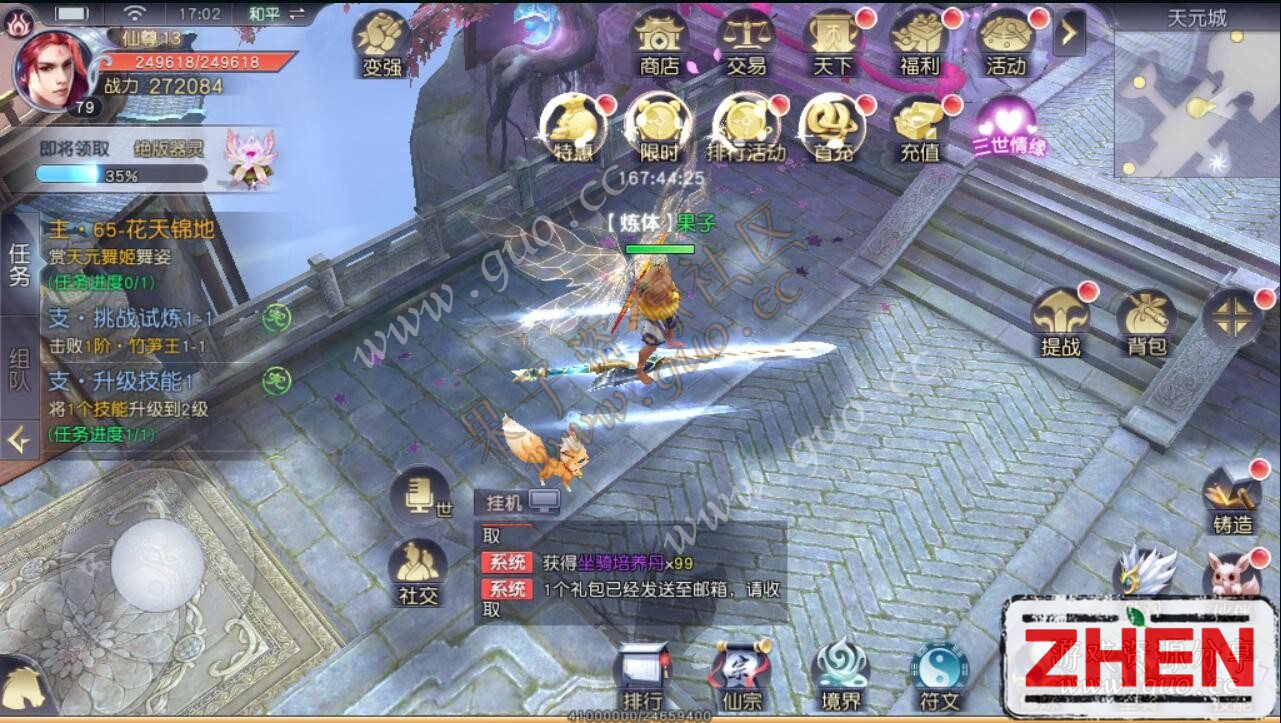The width and height of the screenshot is (1281, 723).
Task: Open the 活动 events menu
Action: 1005,43
